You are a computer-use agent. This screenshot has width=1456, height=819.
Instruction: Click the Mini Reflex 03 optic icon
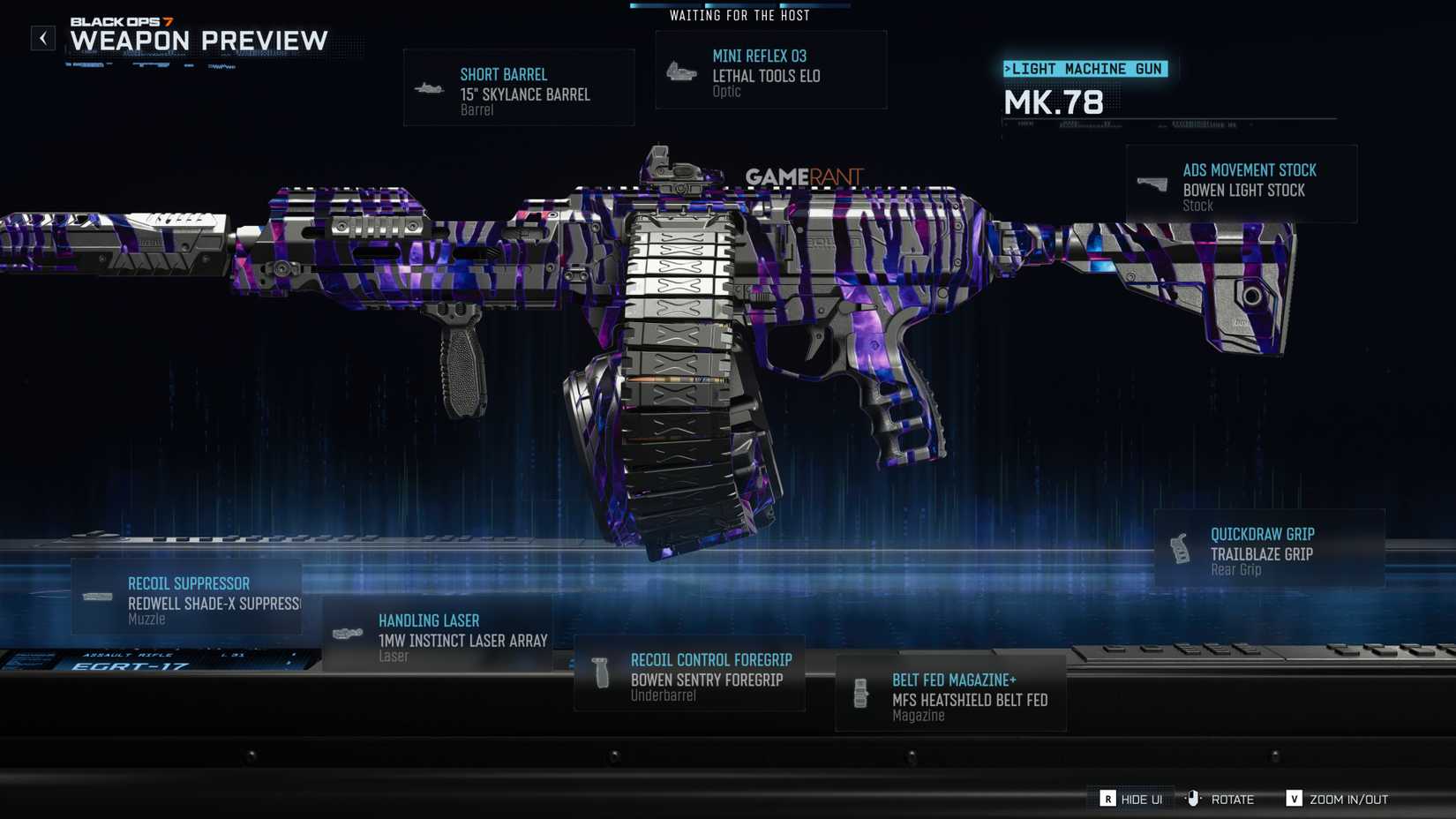[680, 71]
